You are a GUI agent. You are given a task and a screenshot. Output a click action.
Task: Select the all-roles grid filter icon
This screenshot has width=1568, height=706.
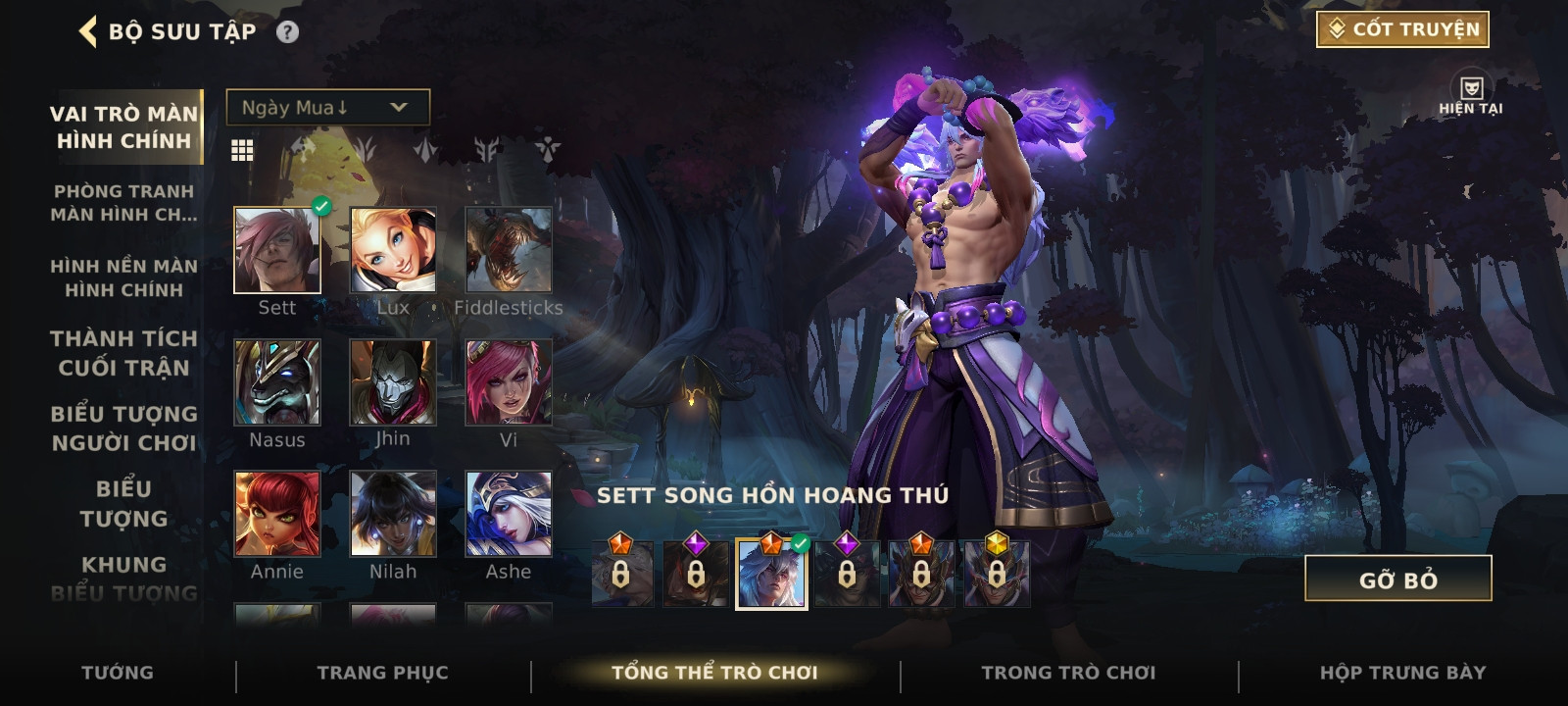(242, 150)
